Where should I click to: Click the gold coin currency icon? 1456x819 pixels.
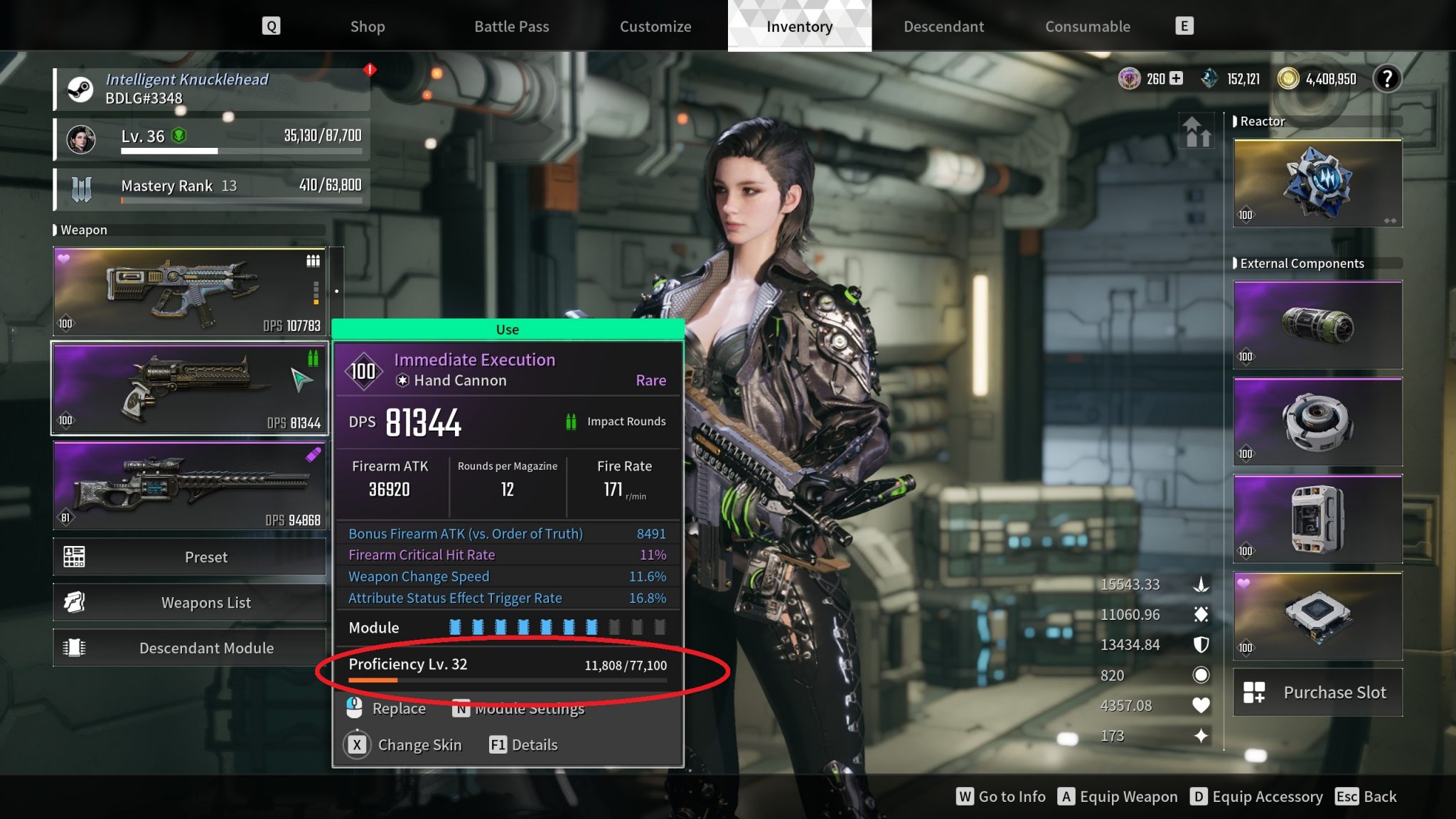coord(1289,78)
